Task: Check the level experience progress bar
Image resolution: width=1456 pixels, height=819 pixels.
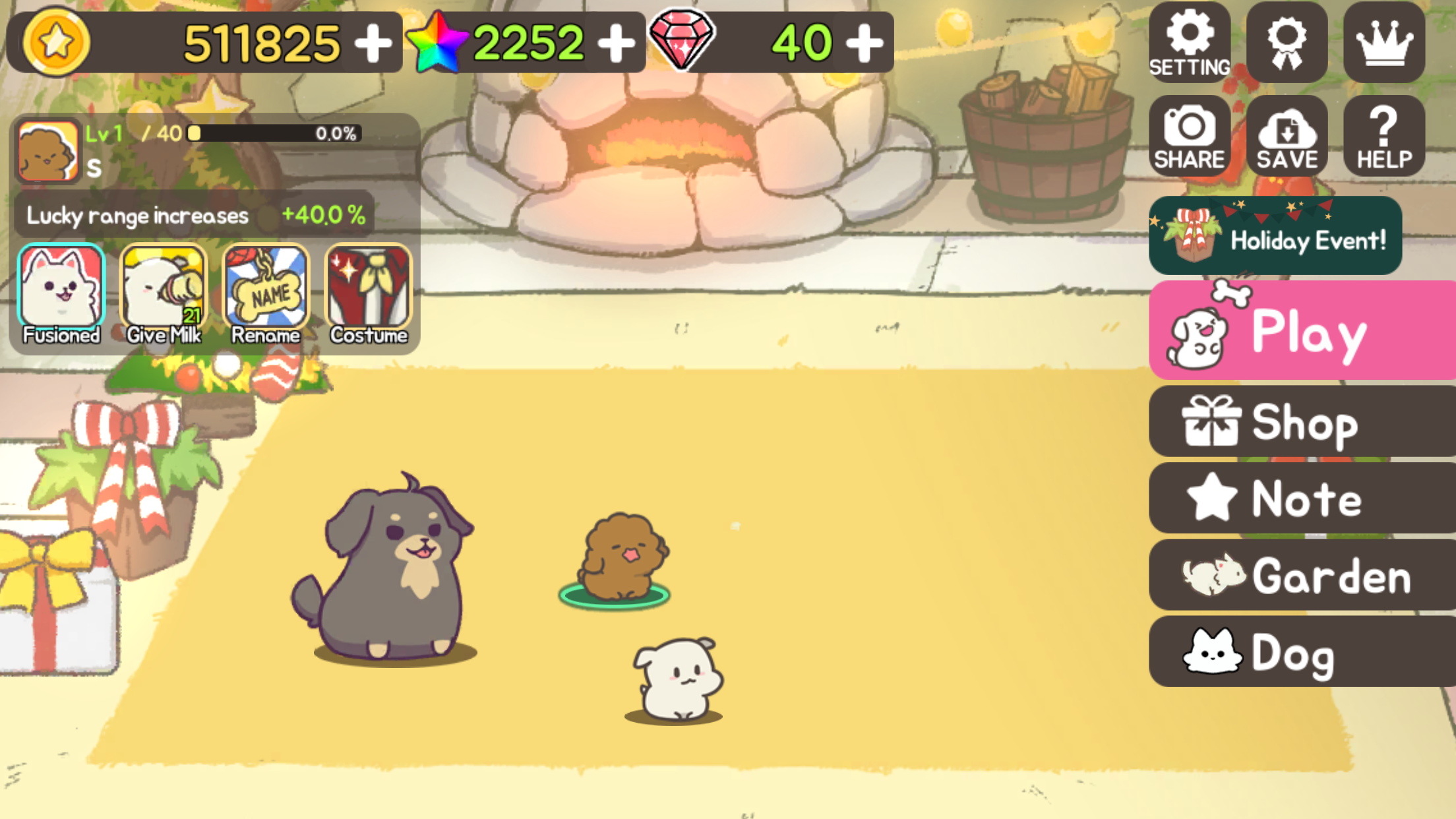Action: point(274,134)
